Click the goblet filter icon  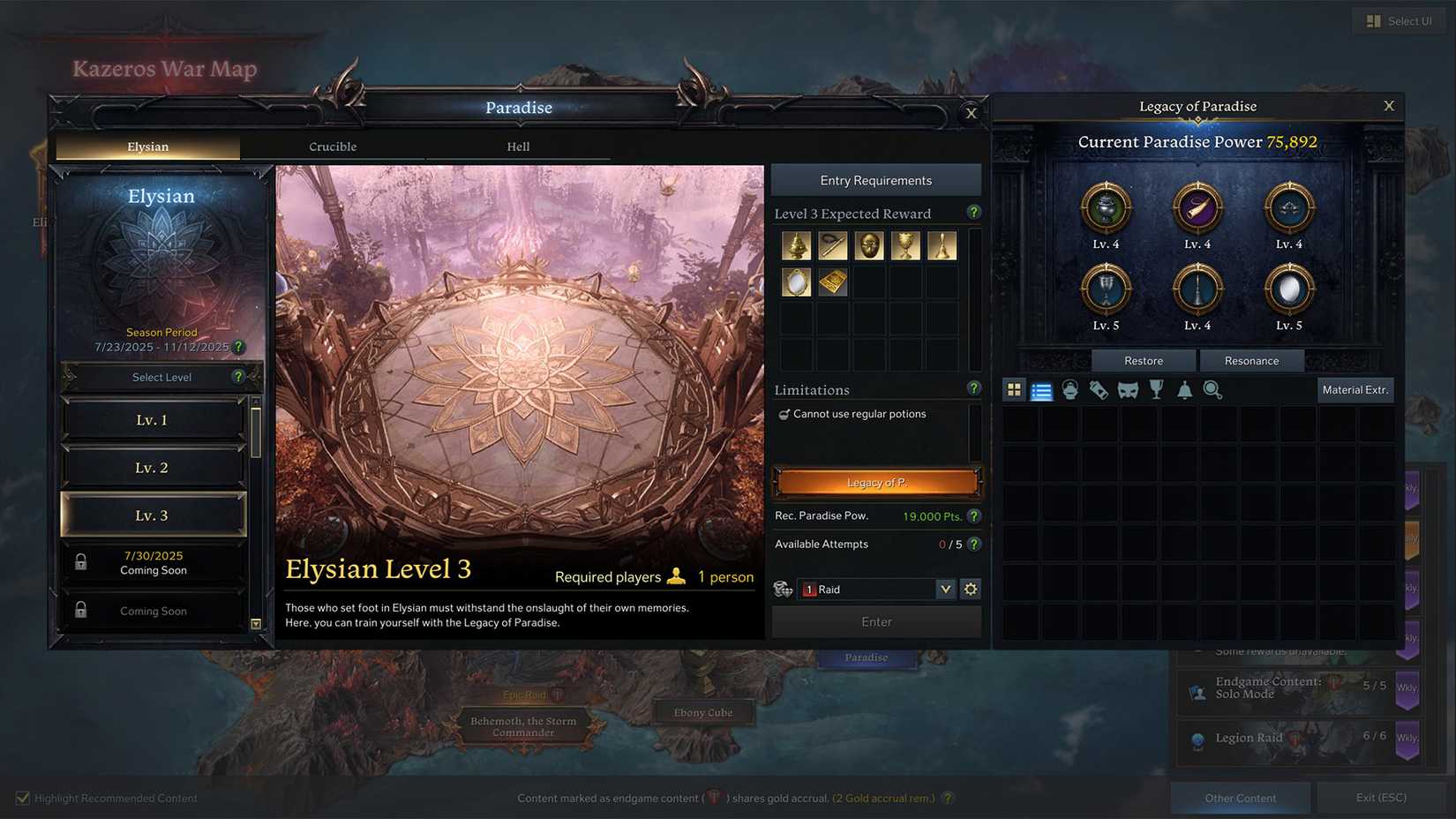(x=1156, y=389)
